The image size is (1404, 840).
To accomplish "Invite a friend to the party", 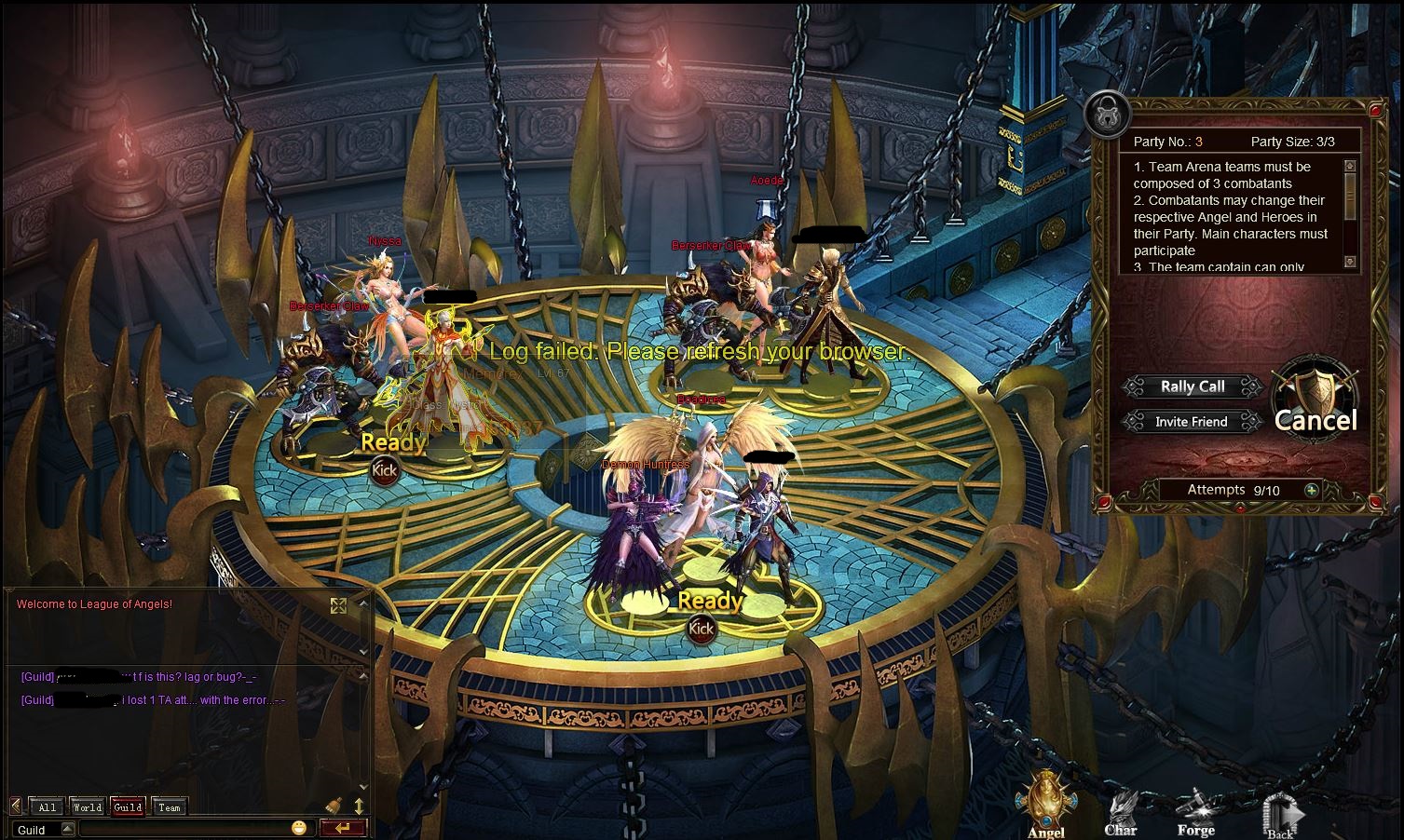I will pyautogui.click(x=1191, y=422).
